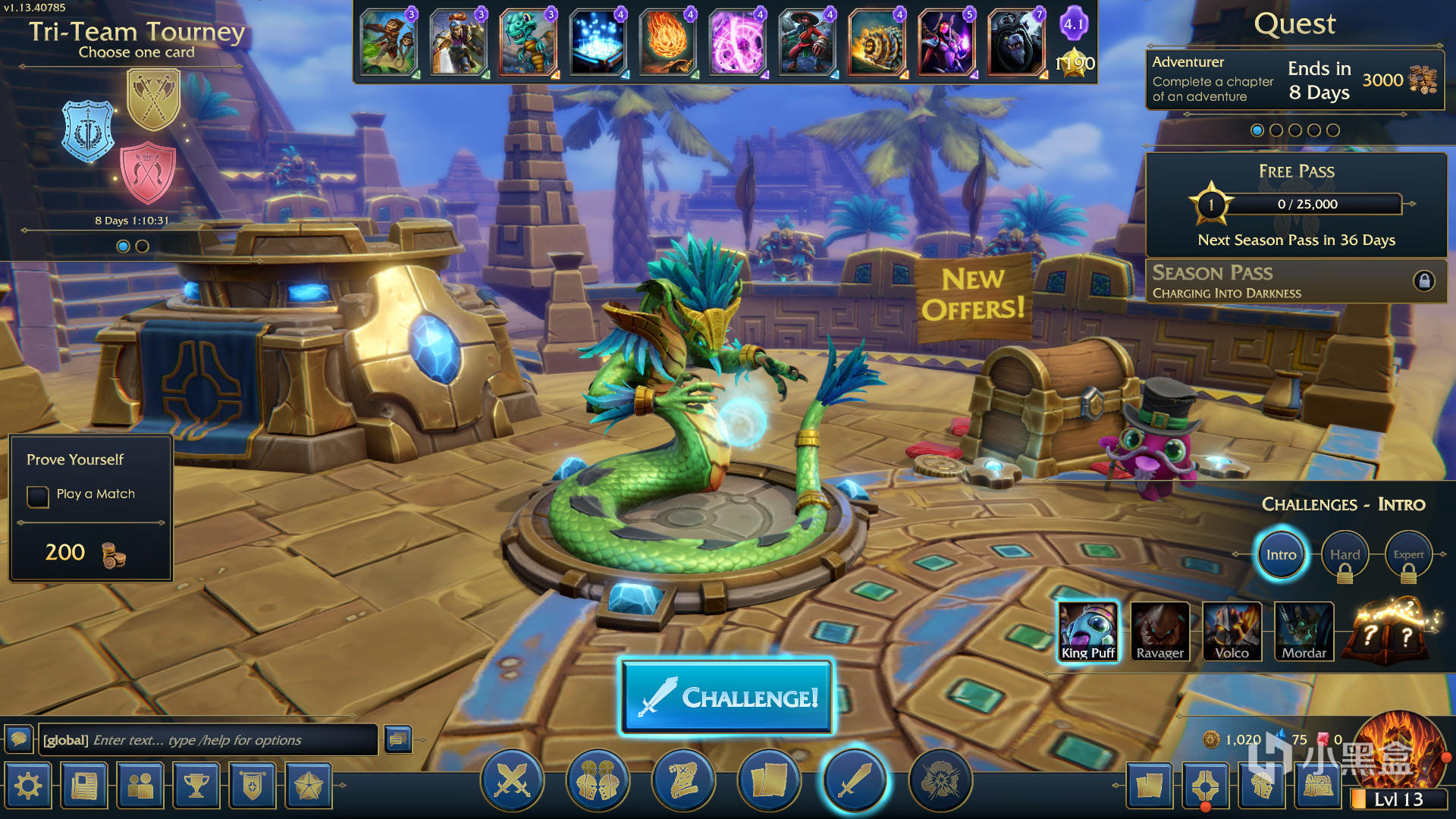1456x819 pixels.
Task: Open the scroll icon in bottom bar
Action: pyautogui.click(x=682, y=780)
